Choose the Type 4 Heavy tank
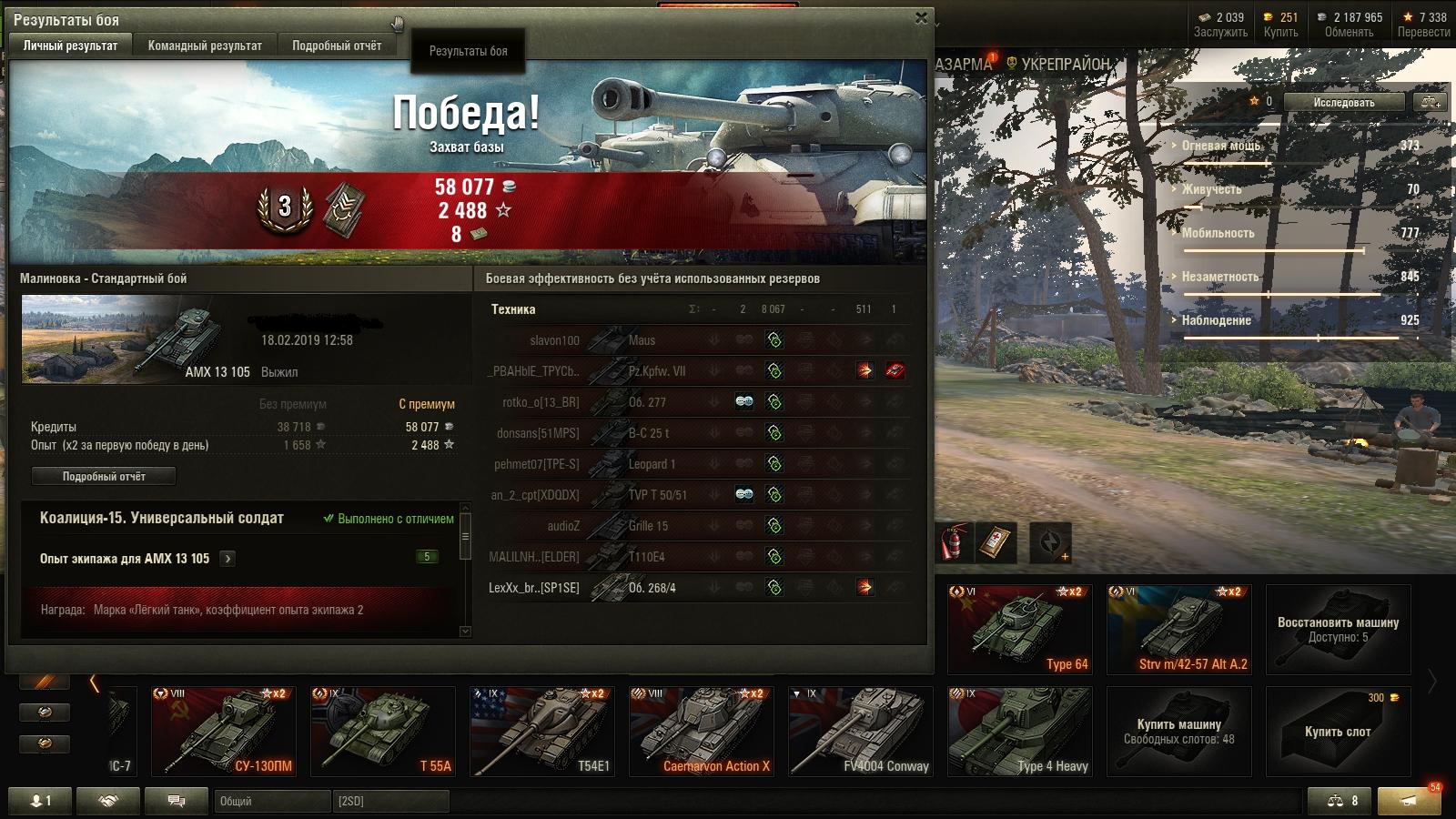The height and width of the screenshot is (819, 1456). [x=1019, y=731]
